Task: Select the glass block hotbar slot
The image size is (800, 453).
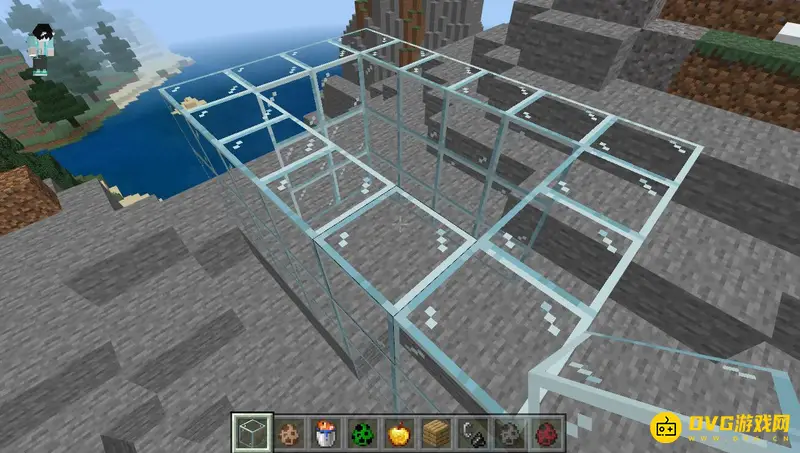Action: 252,433
